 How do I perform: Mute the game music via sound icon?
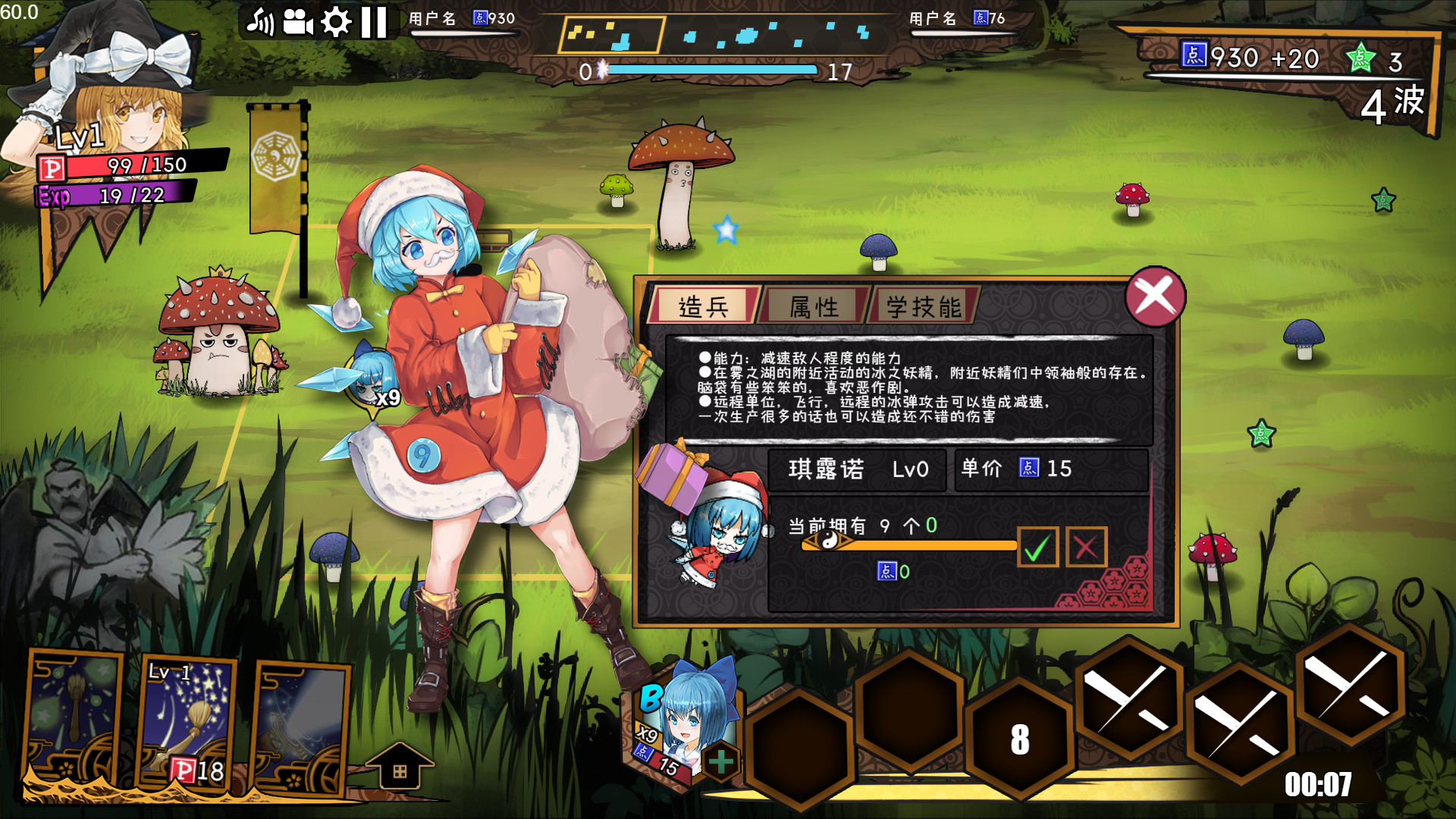click(262, 23)
